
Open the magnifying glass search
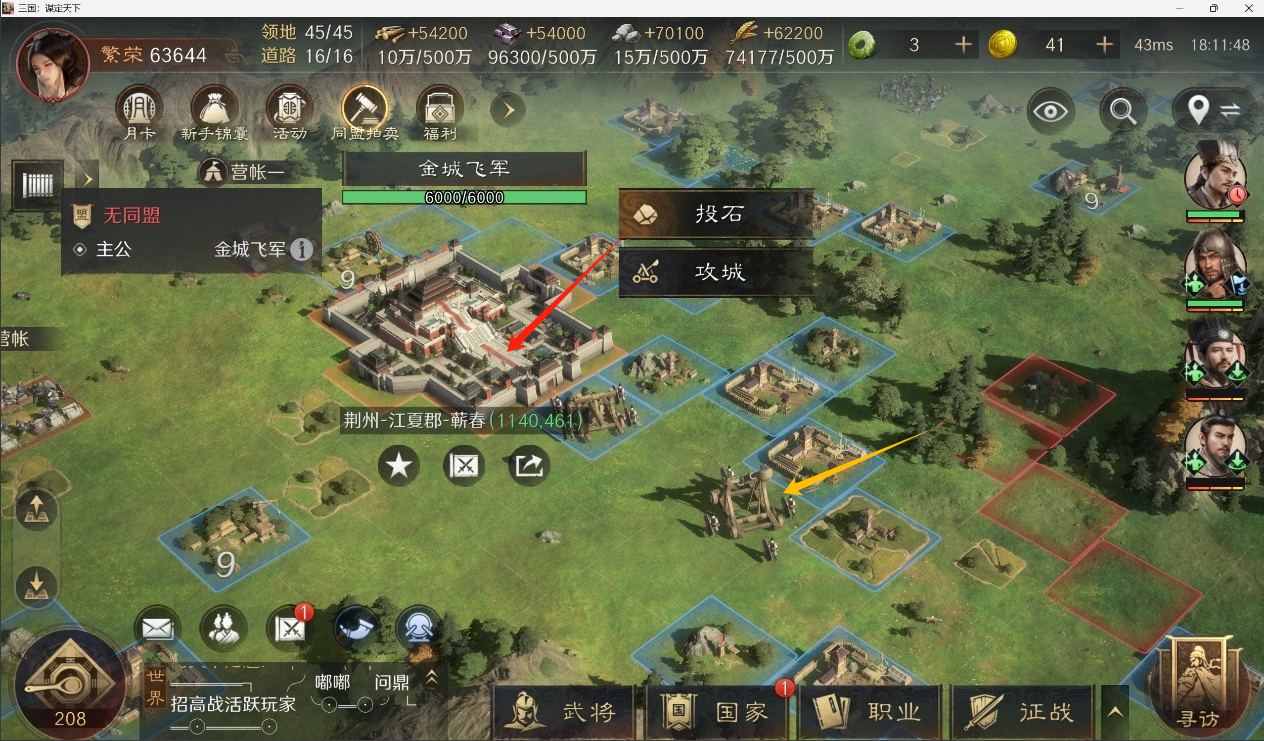coord(1123,110)
